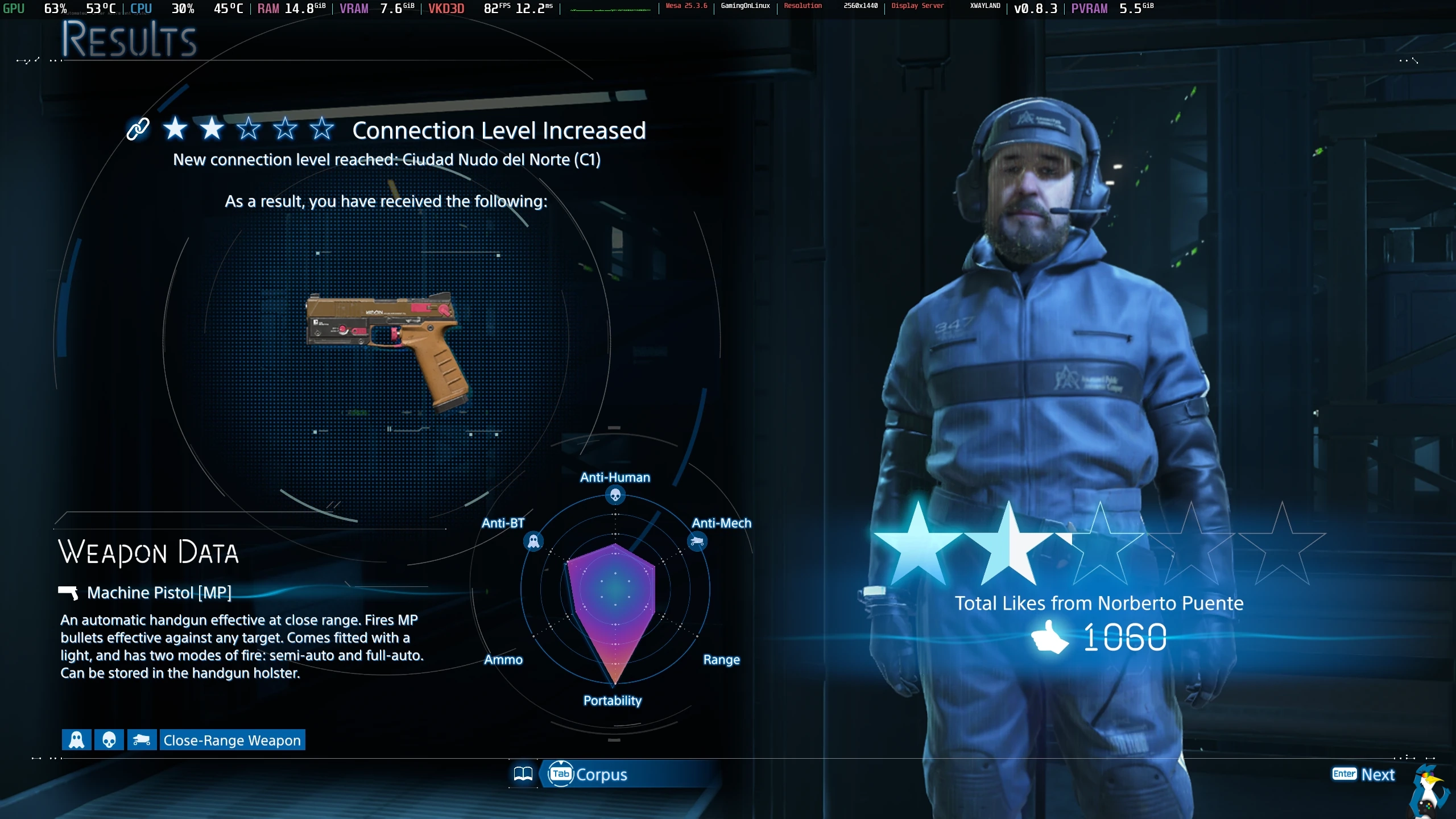Select the Anti-BT ghost icon on radar chart
The height and width of the screenshot is (819, 1456).
click(533, 541)
